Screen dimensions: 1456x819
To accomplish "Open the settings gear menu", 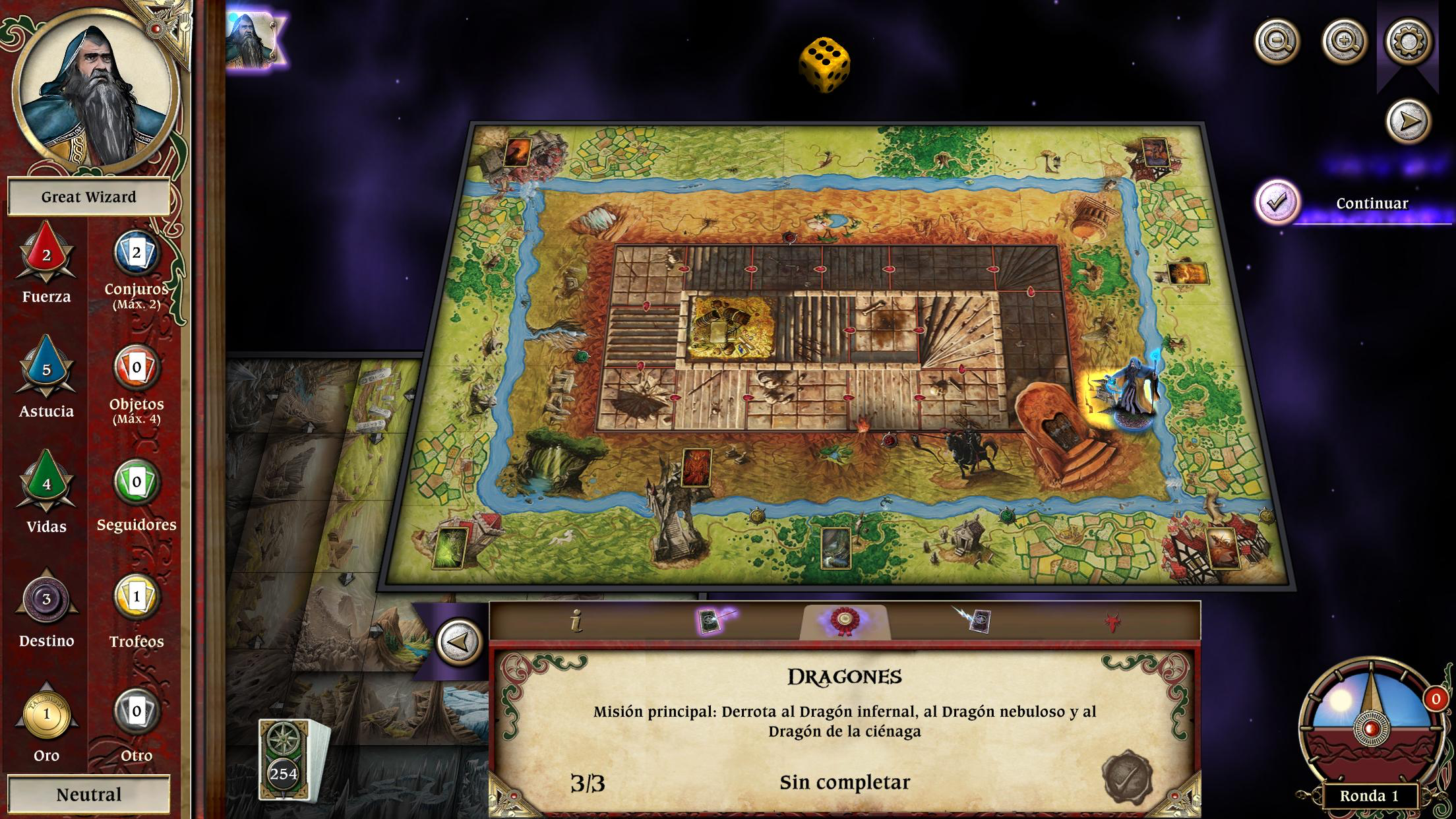I will tap(1408, 42).
